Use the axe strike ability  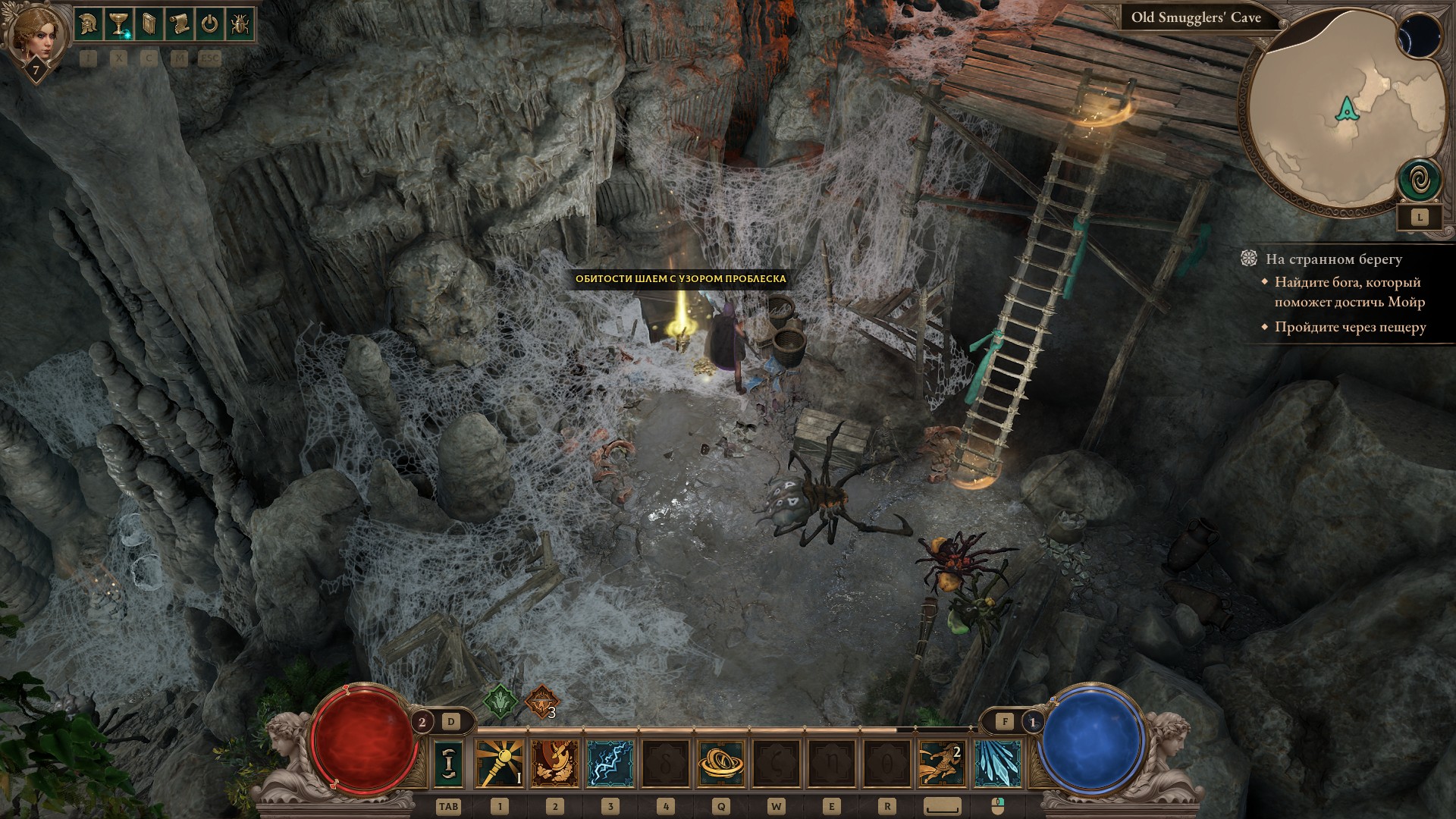pyautogui.click(x=555, y=763)
